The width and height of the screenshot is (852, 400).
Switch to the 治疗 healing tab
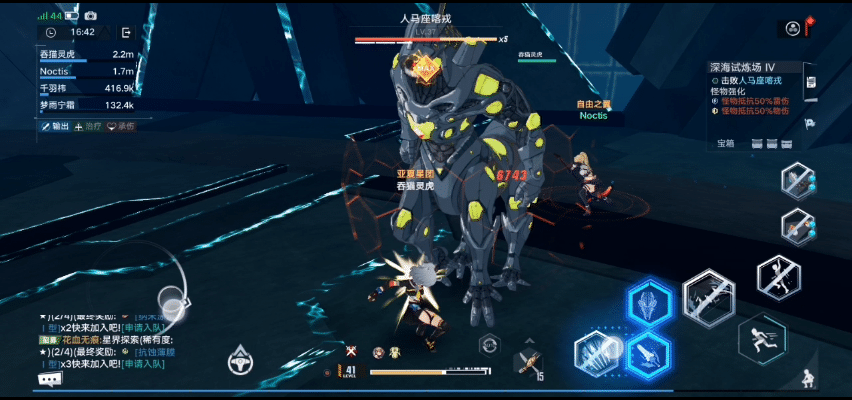[88, 126]
